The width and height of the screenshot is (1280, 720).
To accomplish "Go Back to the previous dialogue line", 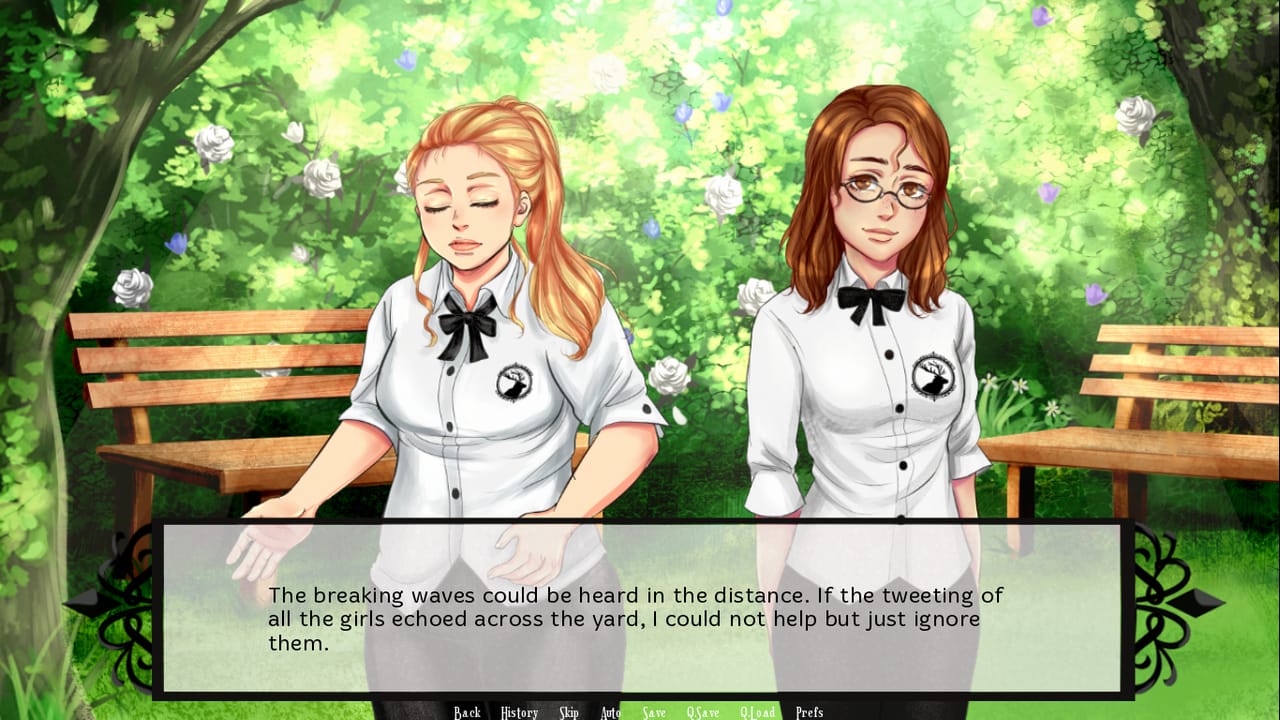I will tap(466, 712).
